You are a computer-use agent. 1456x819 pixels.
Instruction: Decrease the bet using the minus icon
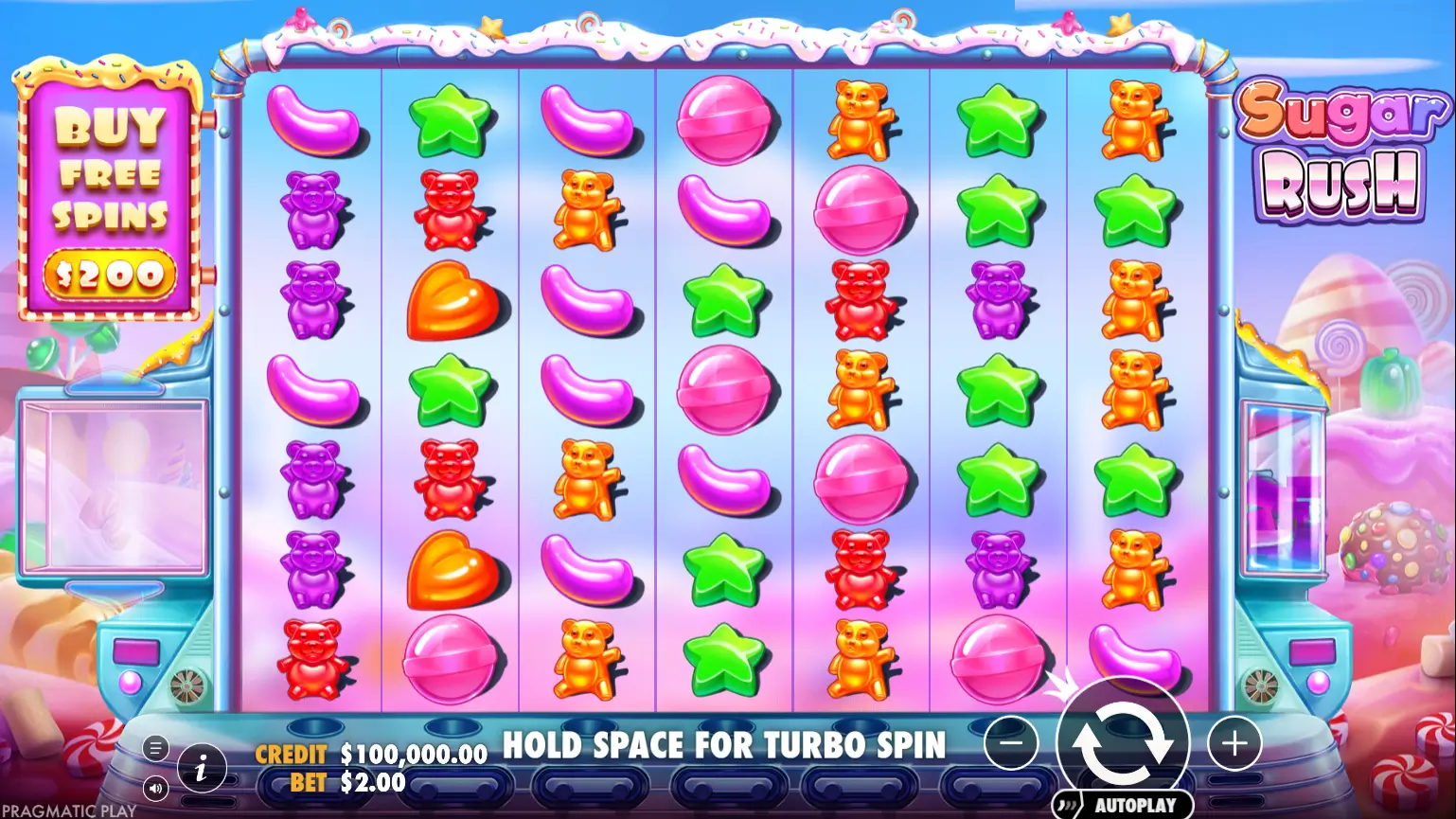point(1012,744)
